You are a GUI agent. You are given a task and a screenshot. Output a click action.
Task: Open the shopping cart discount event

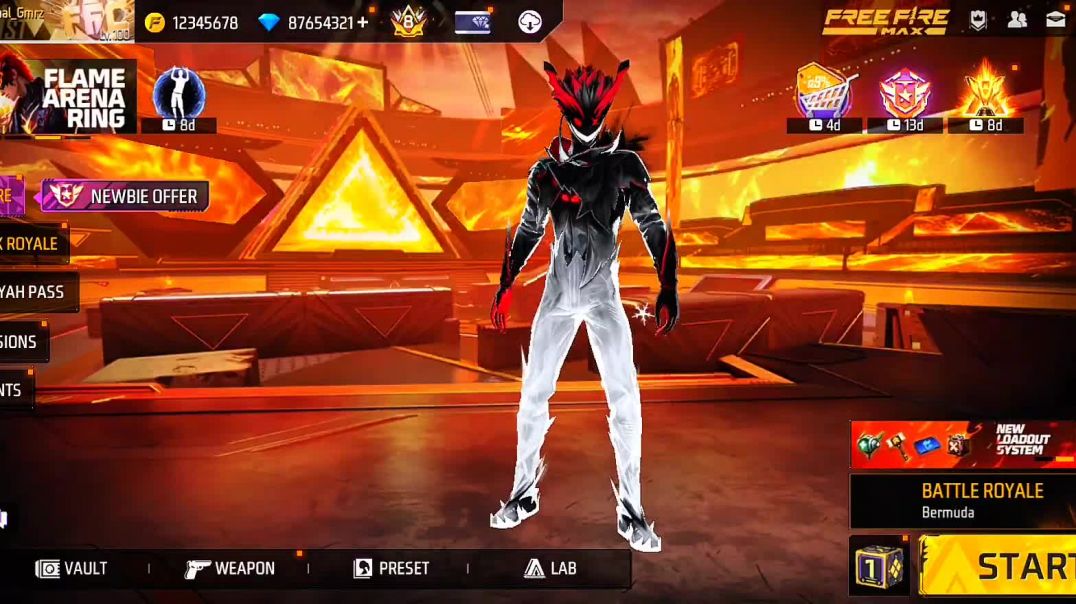click(823, 93)
